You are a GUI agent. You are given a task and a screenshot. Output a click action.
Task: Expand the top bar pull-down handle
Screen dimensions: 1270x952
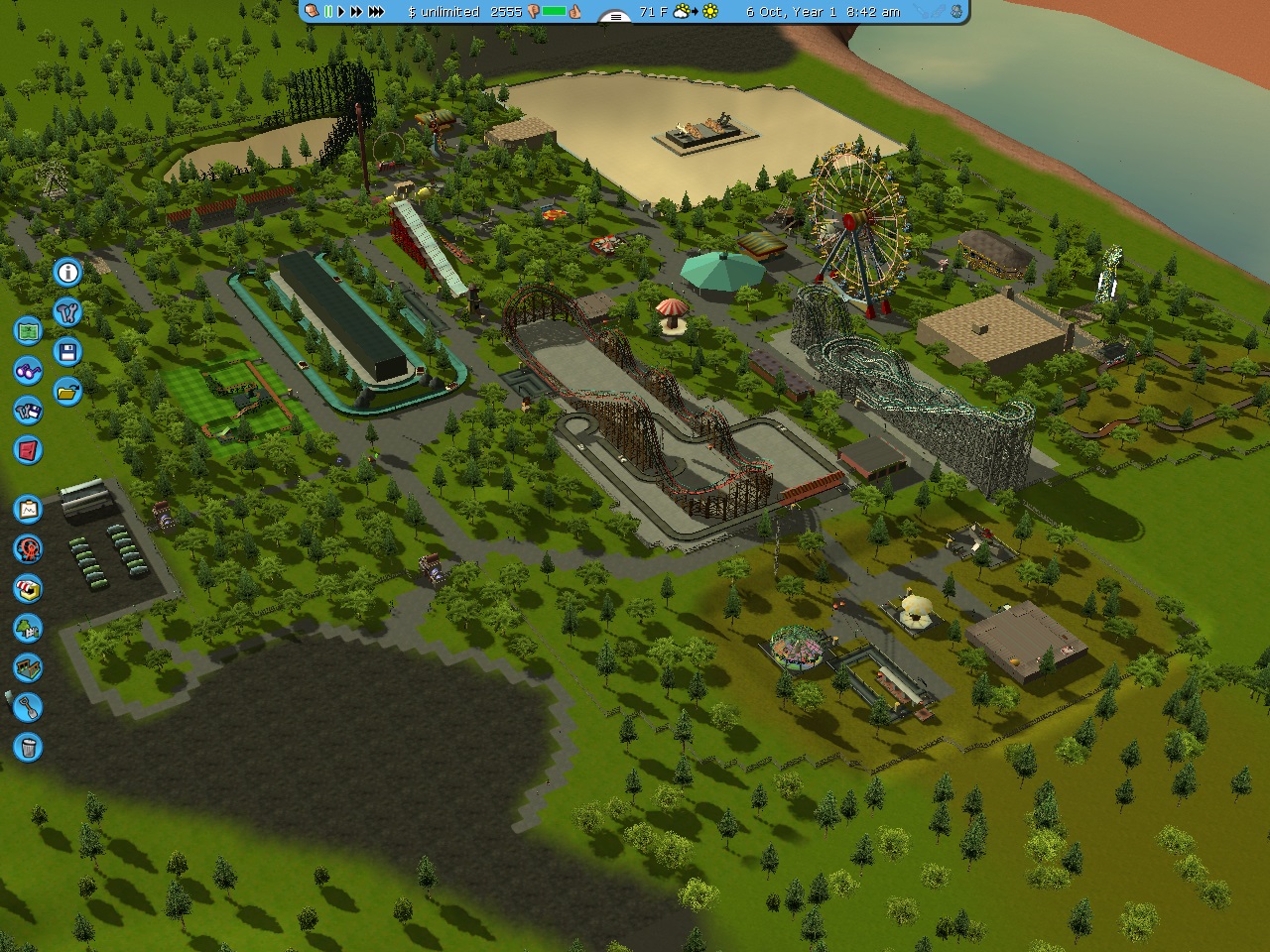coord(616,16)
